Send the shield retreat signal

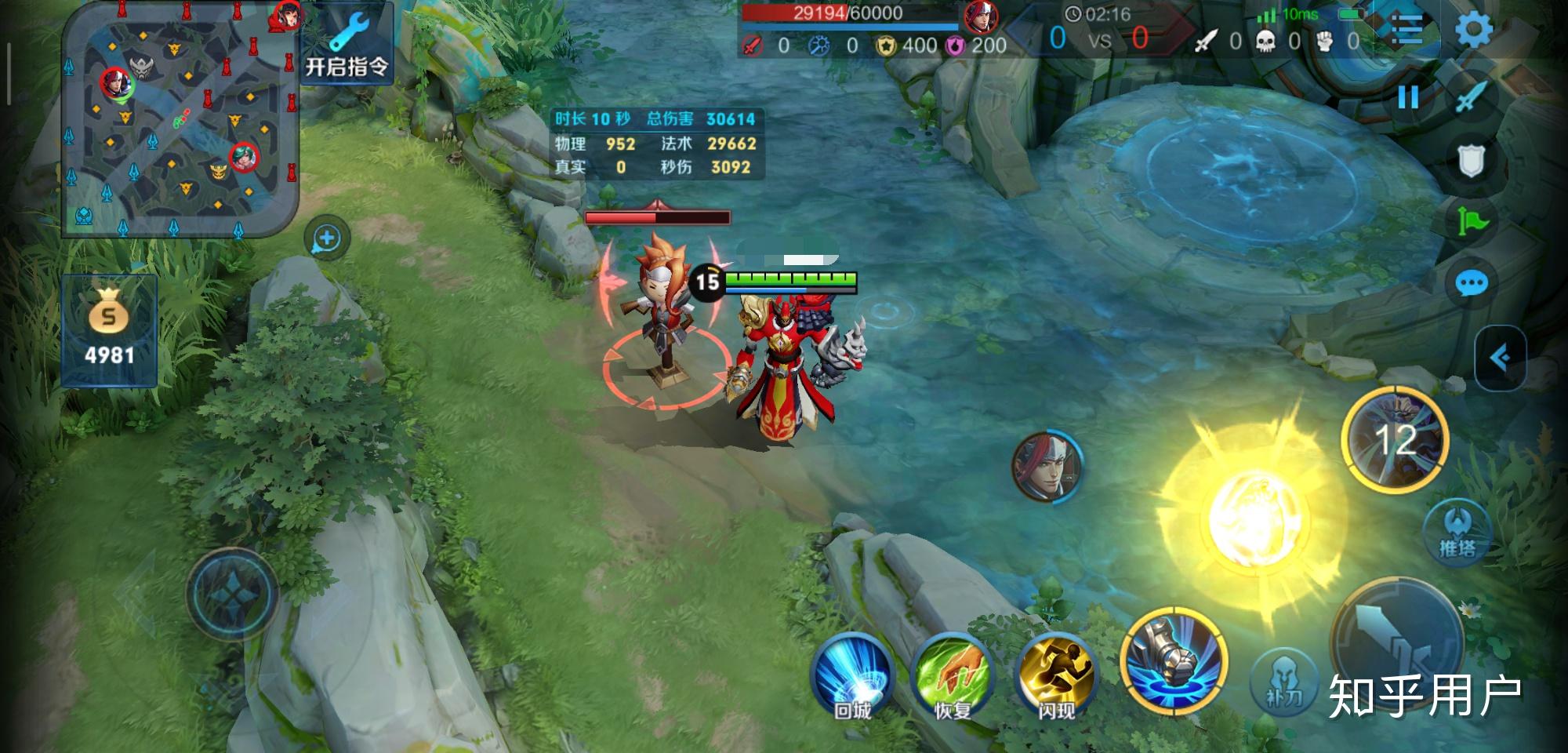point(1471,161)
